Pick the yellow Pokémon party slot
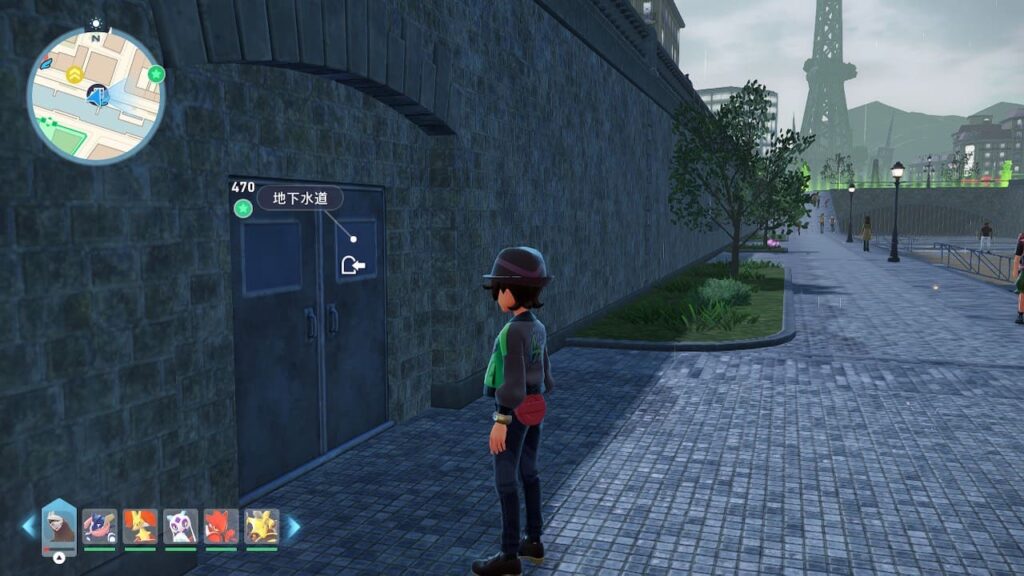The height and width of the screenshot is (576, 1024). pyautogui.click(x=261, y=526)
